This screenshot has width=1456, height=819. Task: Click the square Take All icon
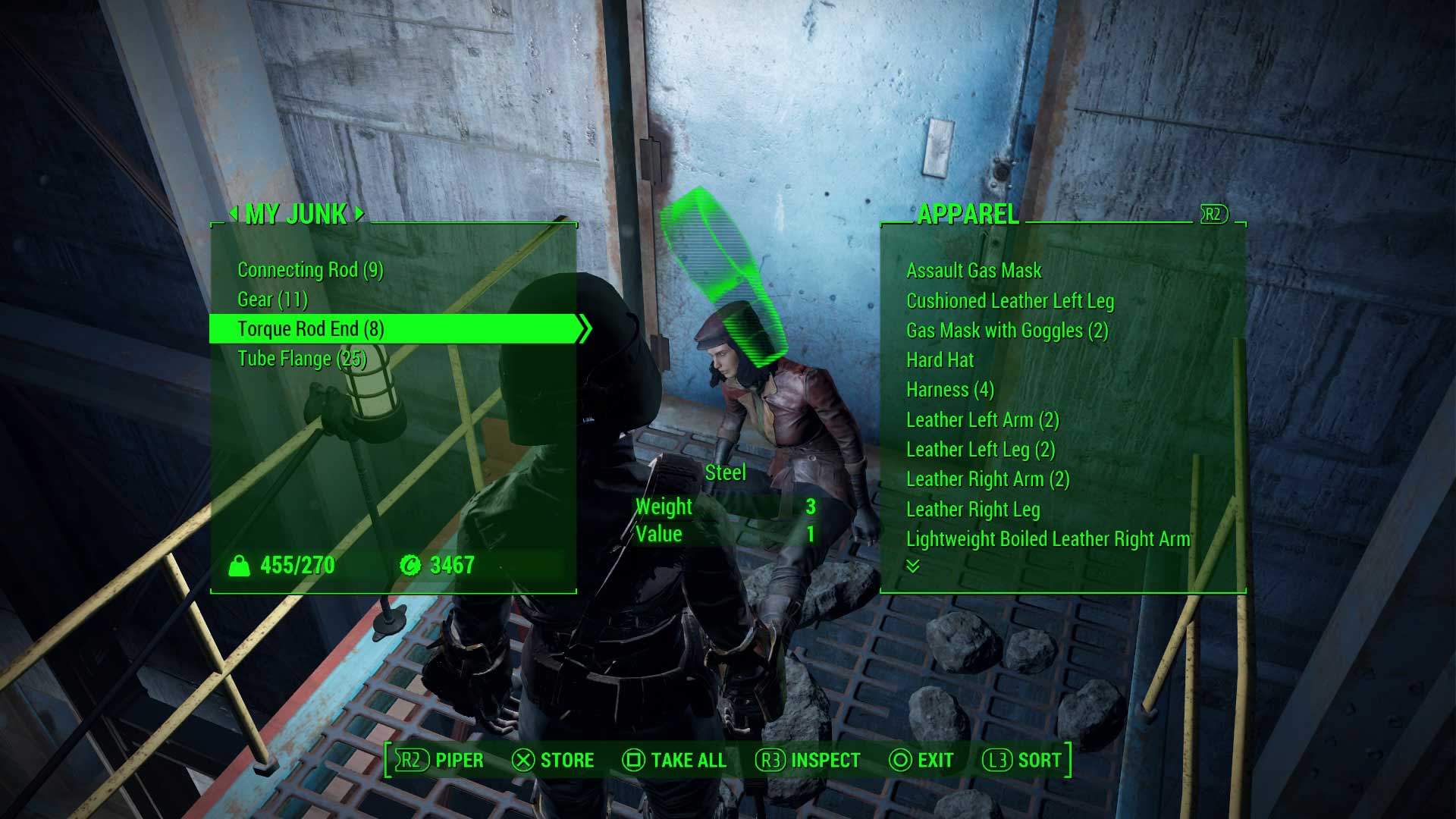[x=632, y=760]
